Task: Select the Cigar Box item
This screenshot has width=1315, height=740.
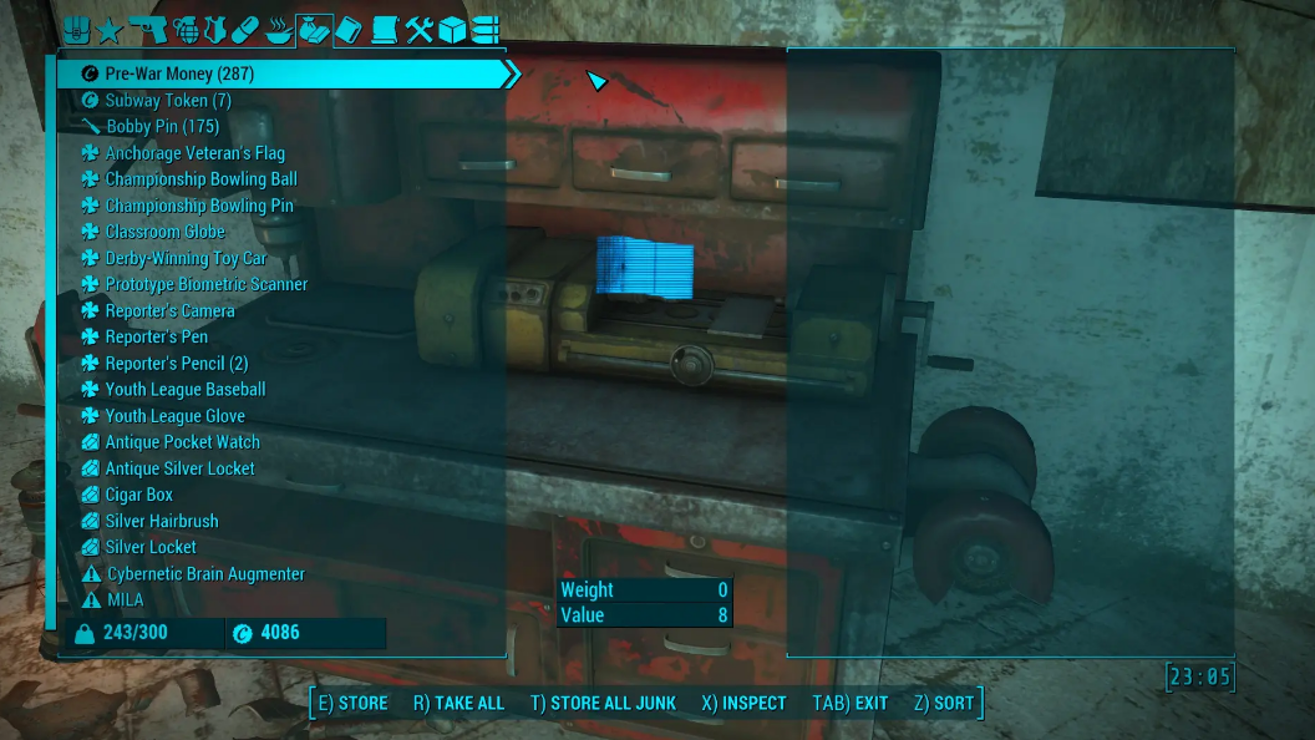Action: [x=139, y=494]
